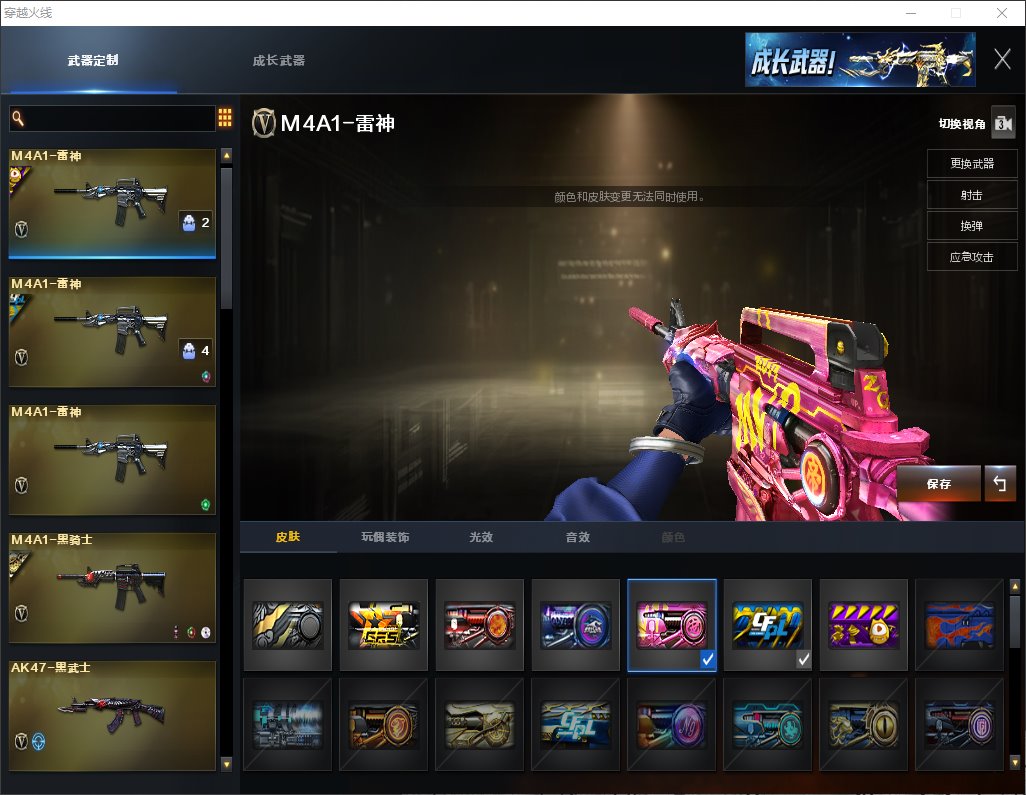
Task: Open the 武器定制 tab
Action: point(93,60)
